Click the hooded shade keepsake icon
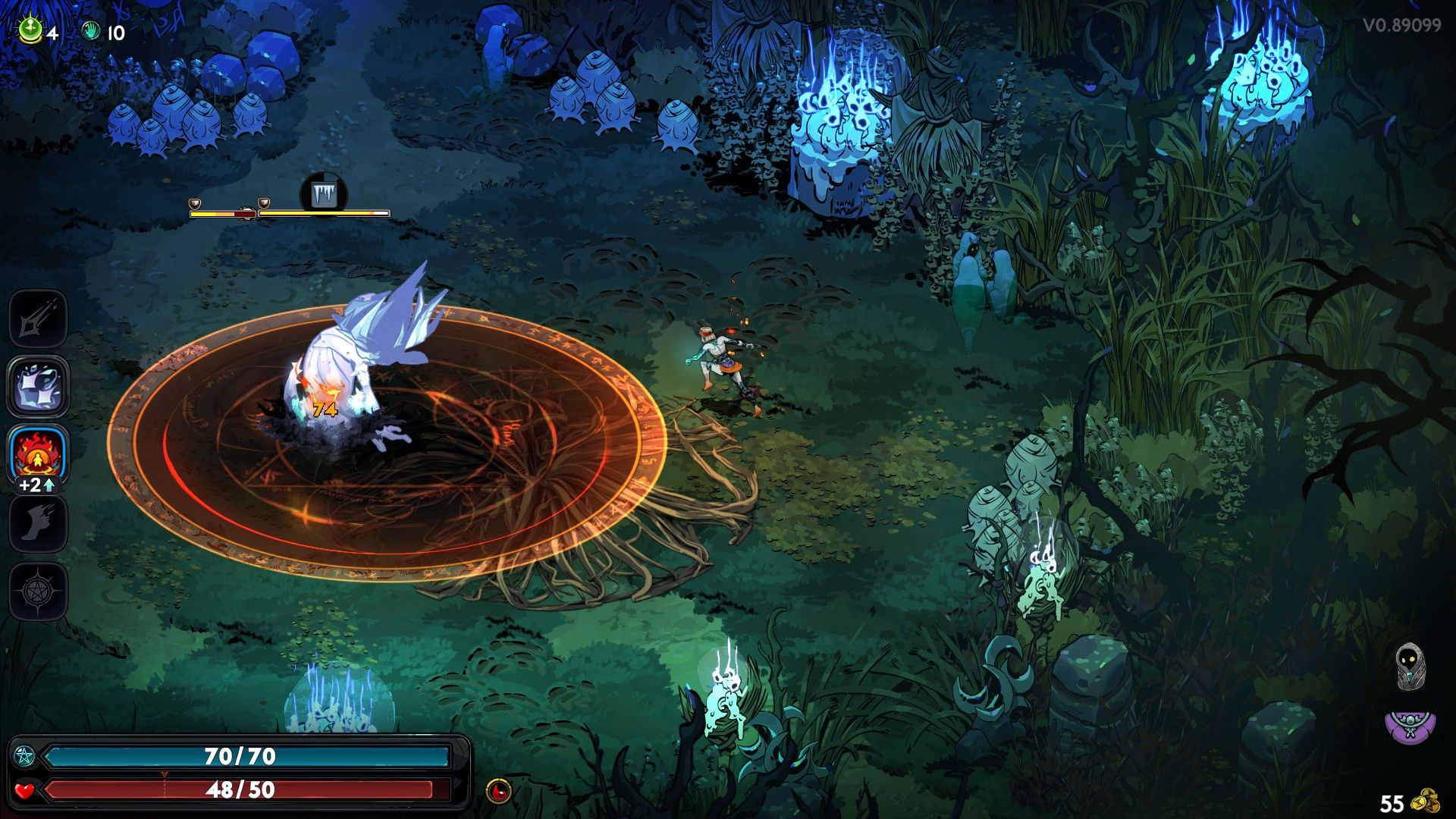 [x=1409, y=667]
